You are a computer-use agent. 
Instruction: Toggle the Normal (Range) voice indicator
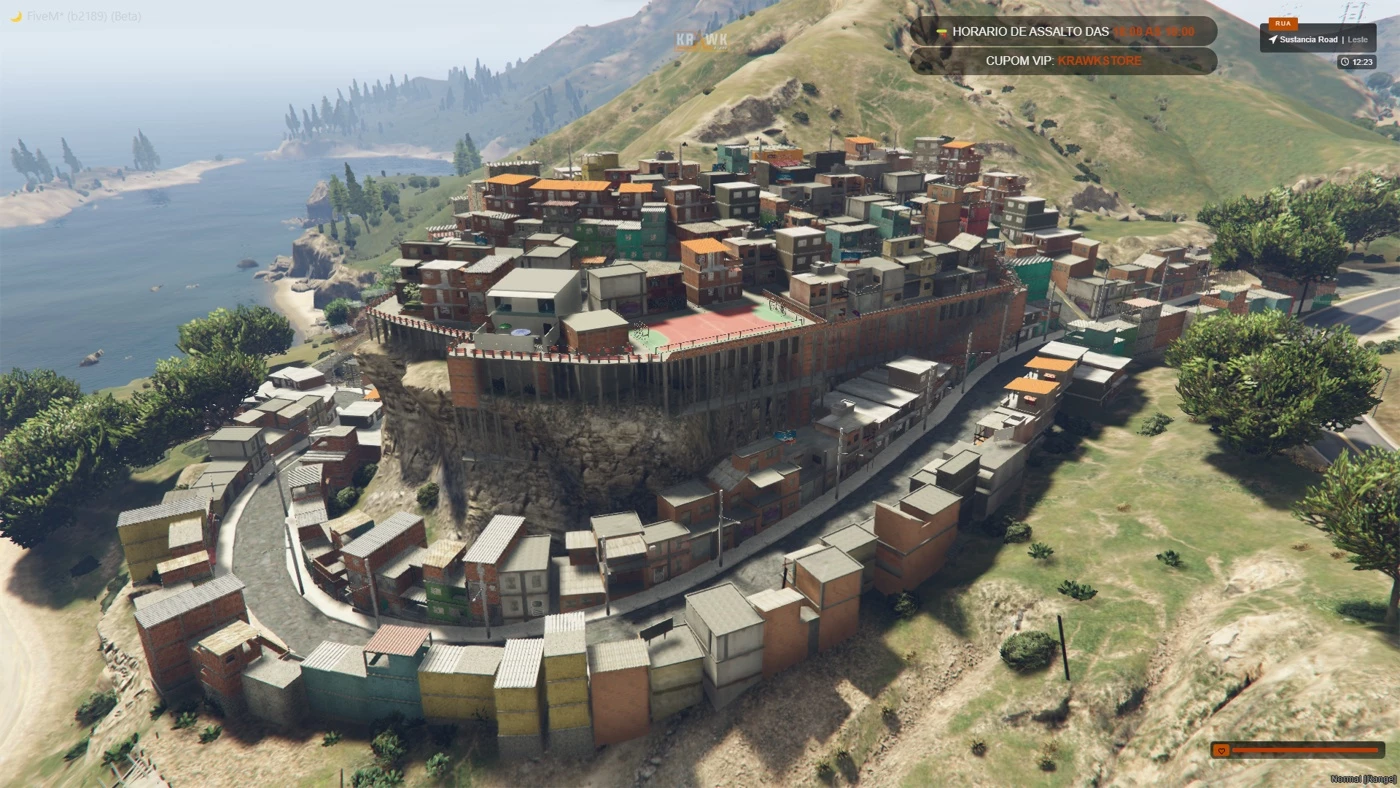point(1362,779)
